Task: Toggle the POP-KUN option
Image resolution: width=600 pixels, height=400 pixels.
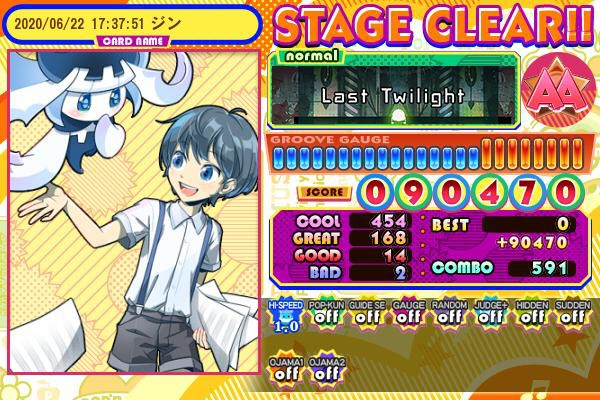Action: [x=323, y=316]
